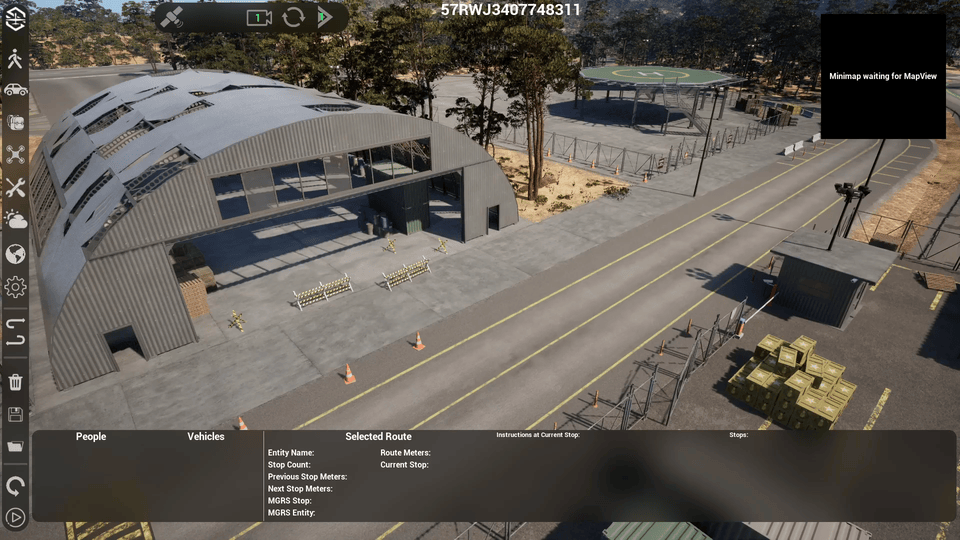Switch to the People tab
Screen dimensions: 960x540
pos(91,436)
